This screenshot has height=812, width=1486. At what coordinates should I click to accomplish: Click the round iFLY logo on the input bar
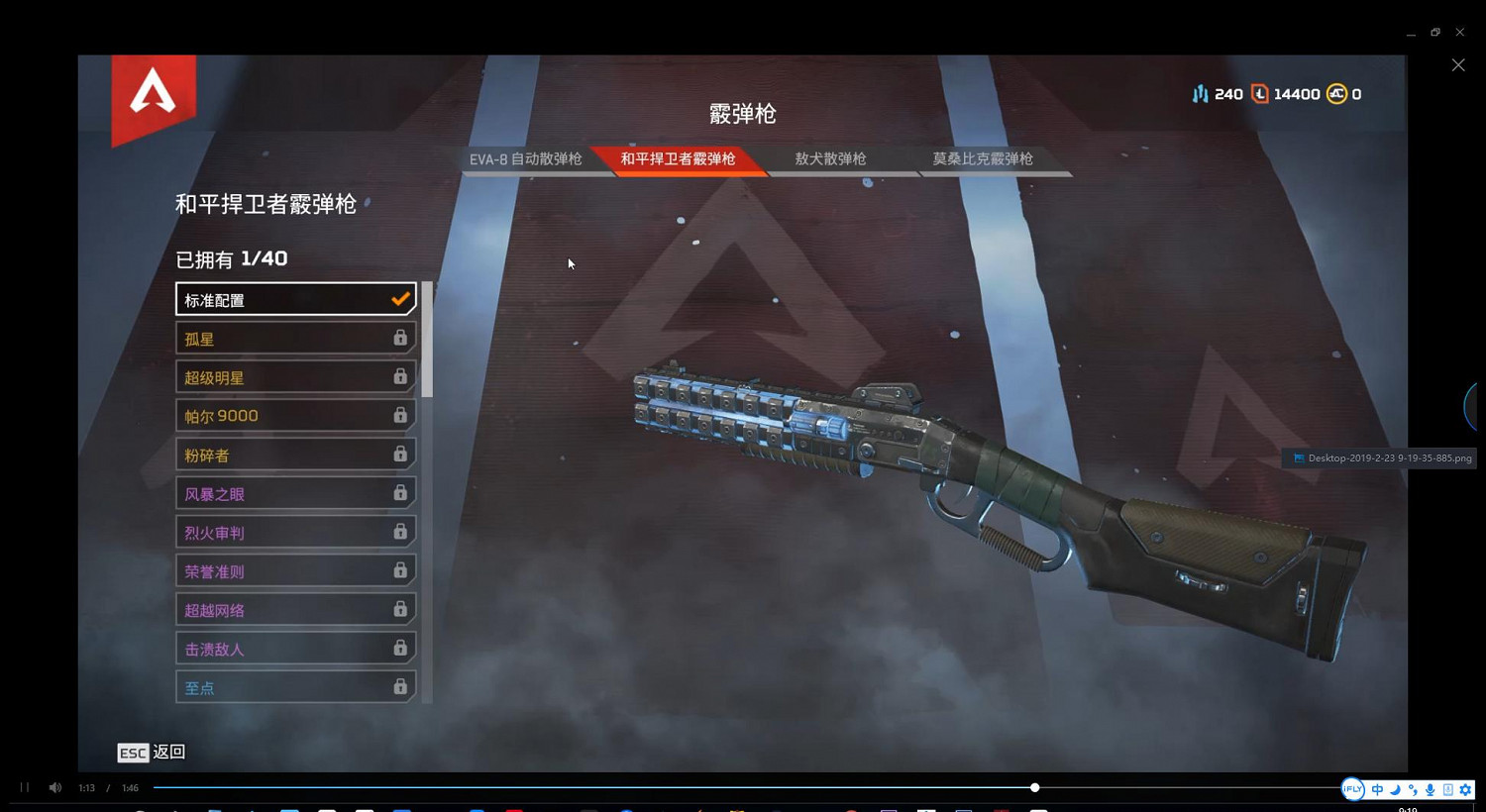pos(1353,789)
